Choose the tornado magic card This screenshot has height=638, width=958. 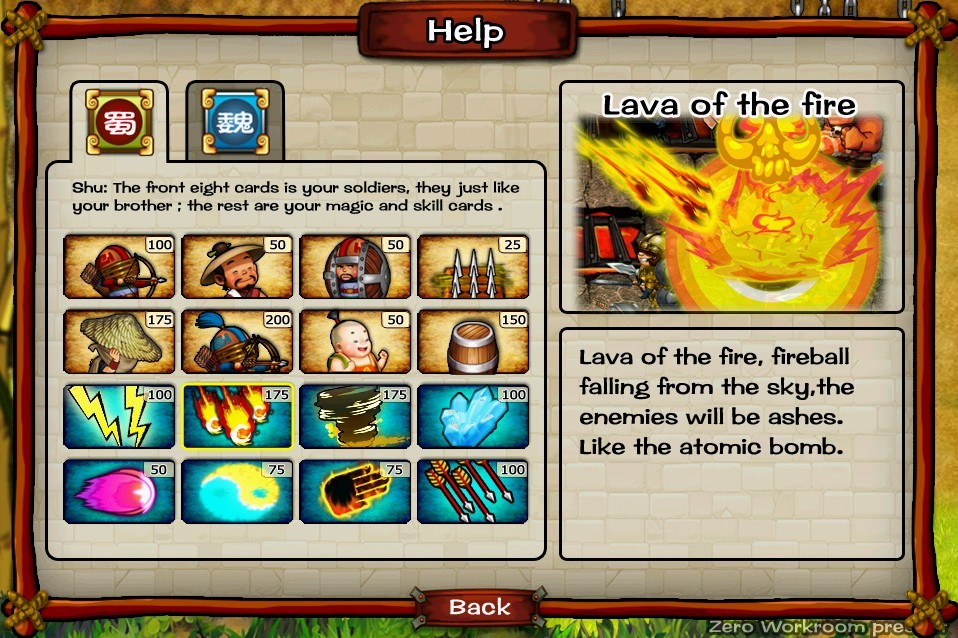(355, 416)
